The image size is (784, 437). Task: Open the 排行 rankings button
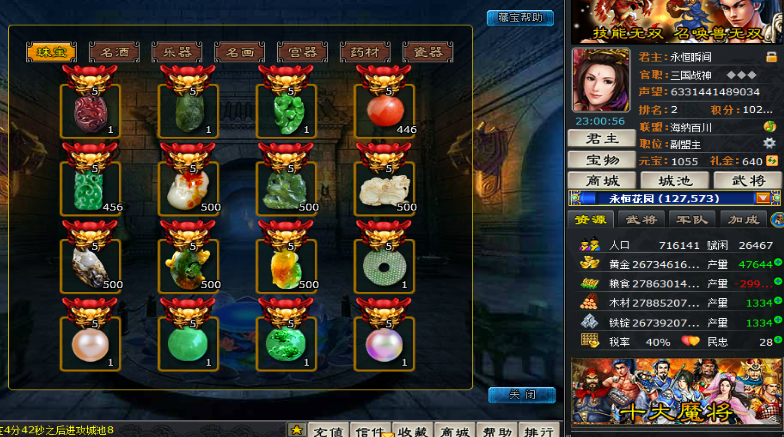(x=540, y=430)
